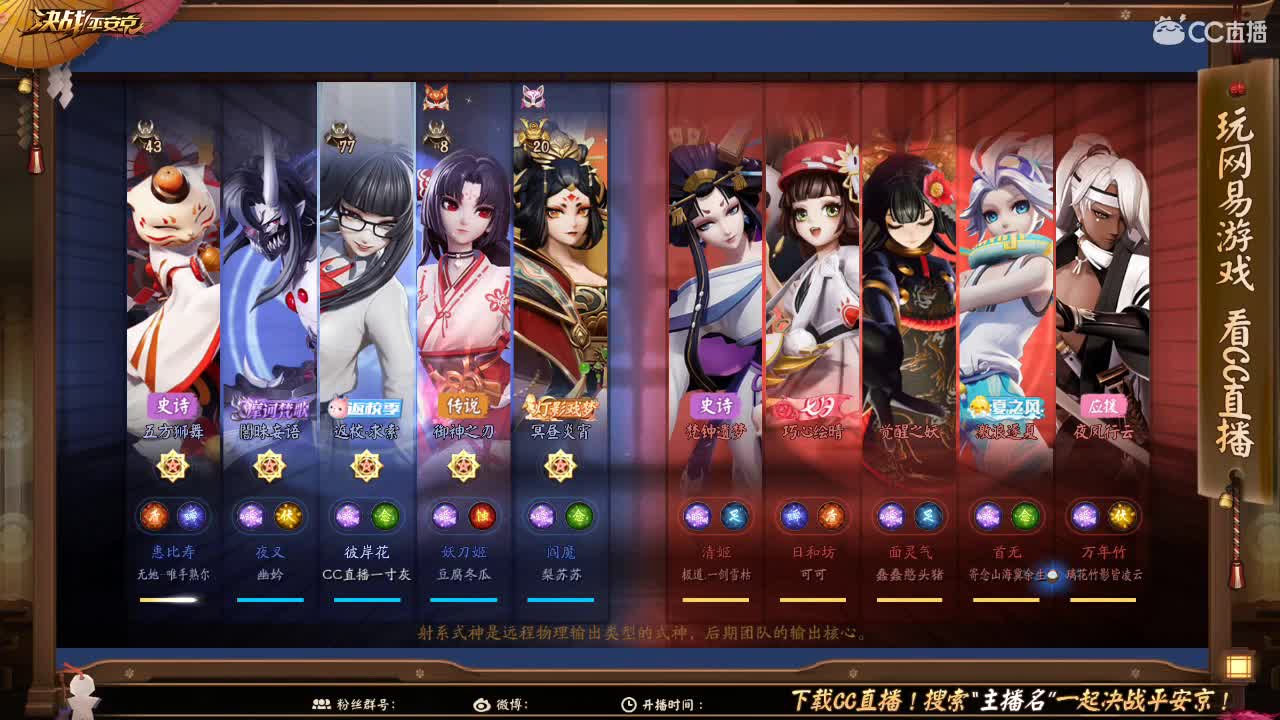This screenshot has height=720, width=1280.
Task: Open the fans group (粉丝群号) icon
Action: (x=323, y=703)
